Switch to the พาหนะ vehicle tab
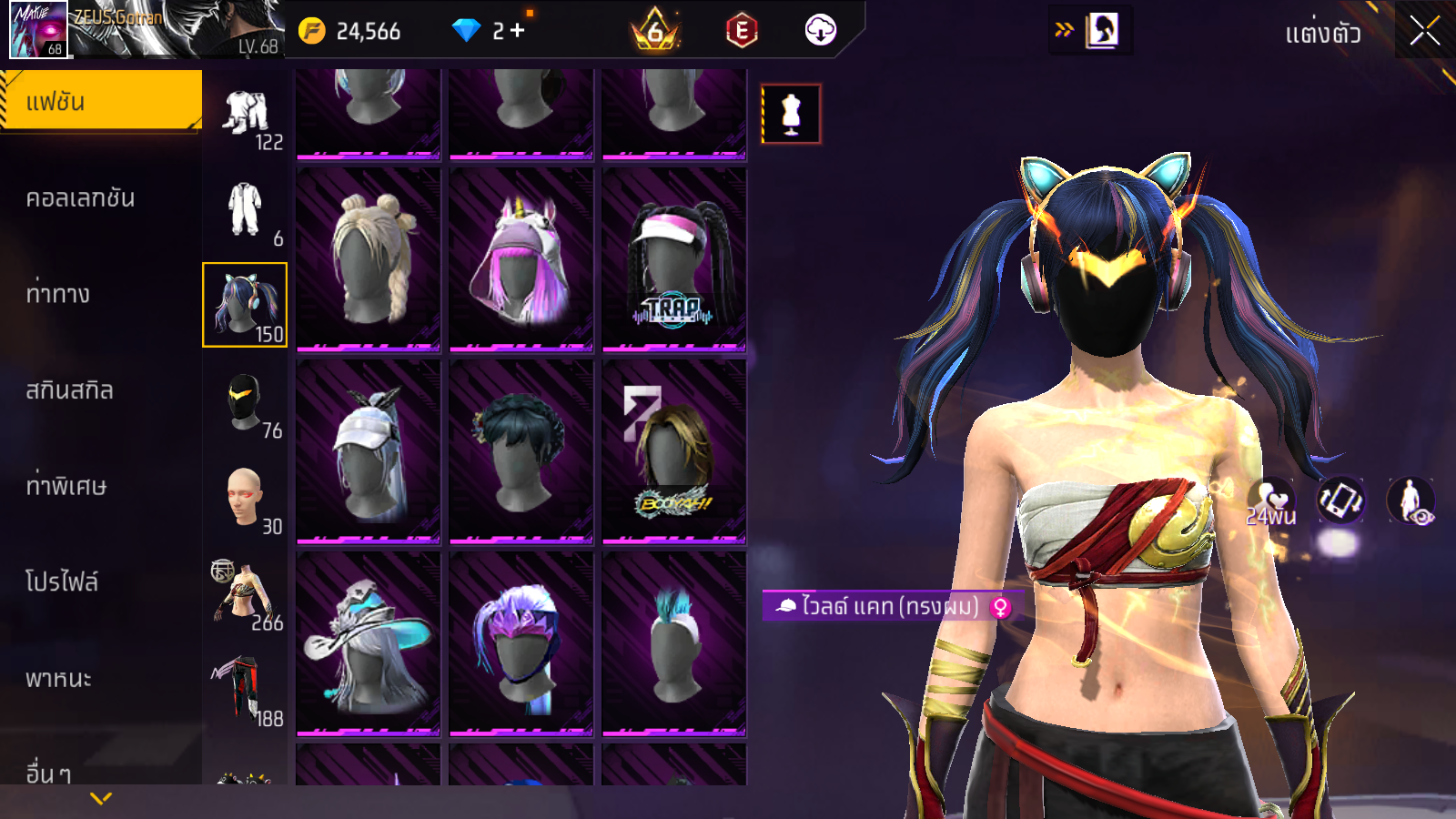The image size is (1456, 819). click(58, 678)
